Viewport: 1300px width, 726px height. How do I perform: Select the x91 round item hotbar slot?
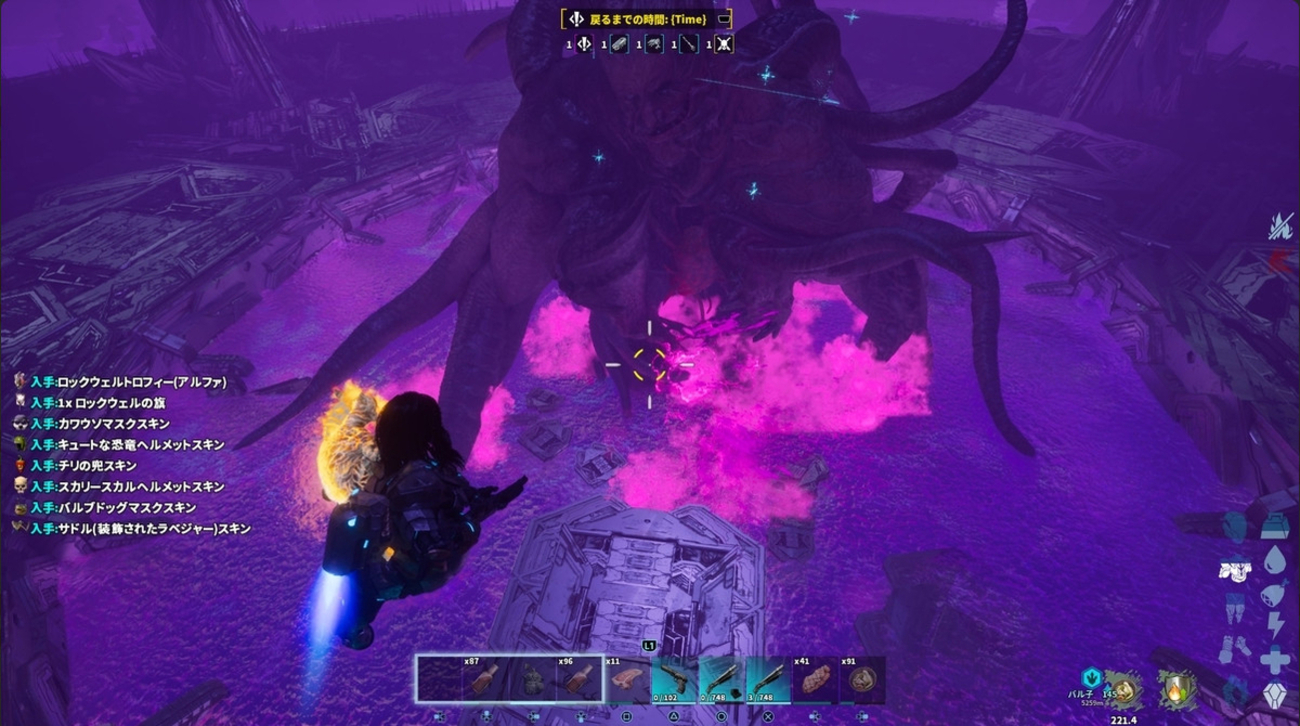(862, 680)
